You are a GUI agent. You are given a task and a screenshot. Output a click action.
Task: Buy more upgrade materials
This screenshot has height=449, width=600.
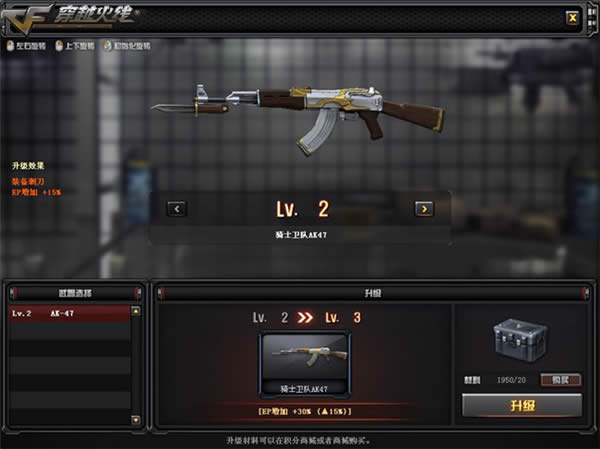(561, 379)
